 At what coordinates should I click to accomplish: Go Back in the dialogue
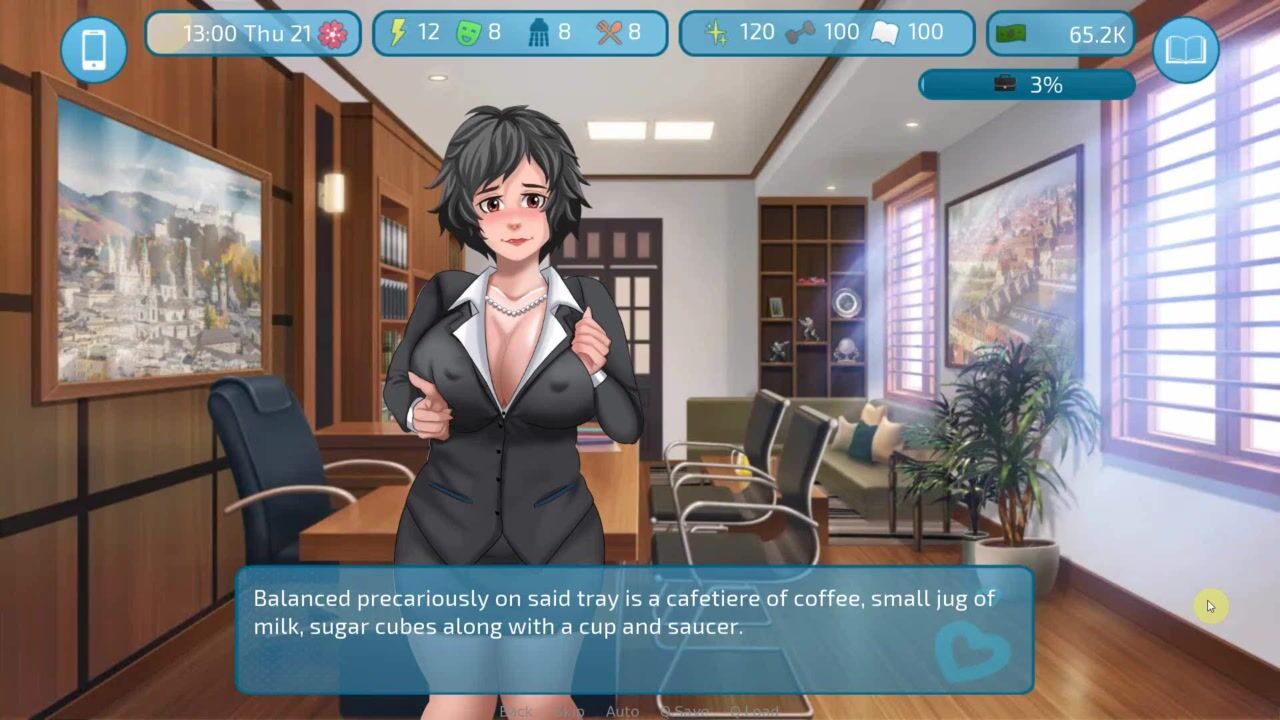click(x=516, y=711)
